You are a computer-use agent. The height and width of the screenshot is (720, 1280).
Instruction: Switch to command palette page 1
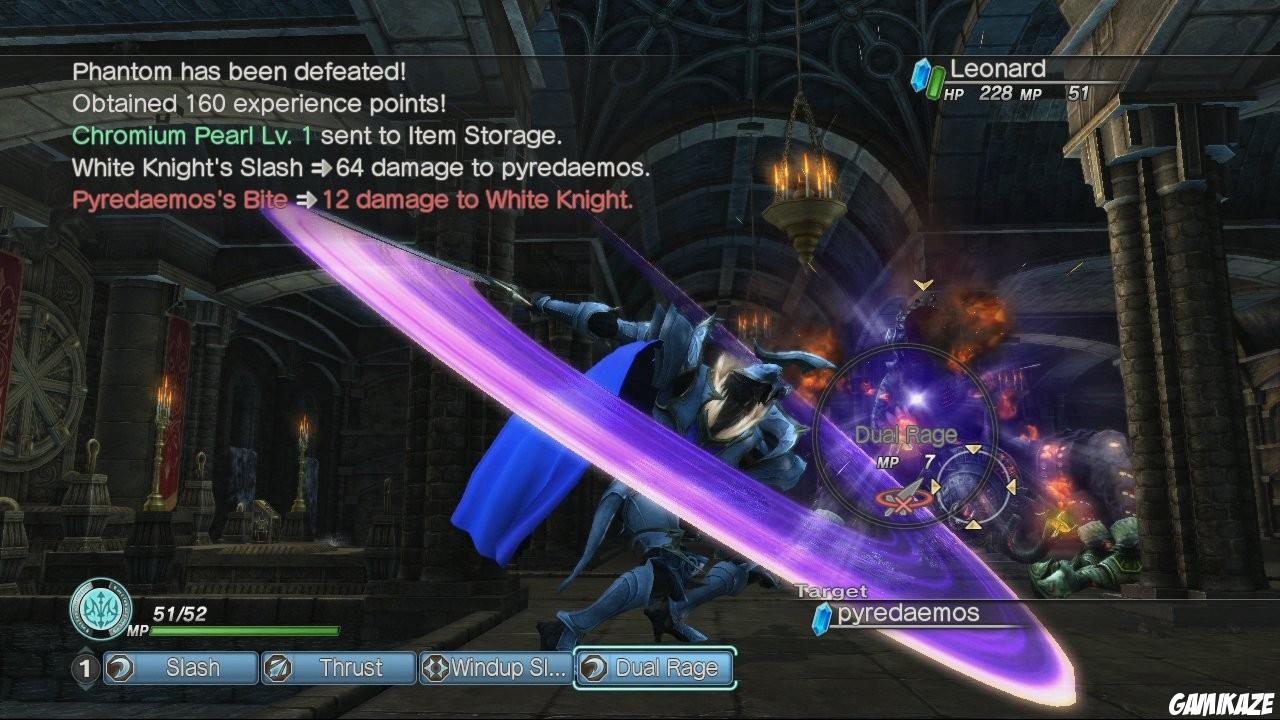pyautogui.click(x=85, y=668)
